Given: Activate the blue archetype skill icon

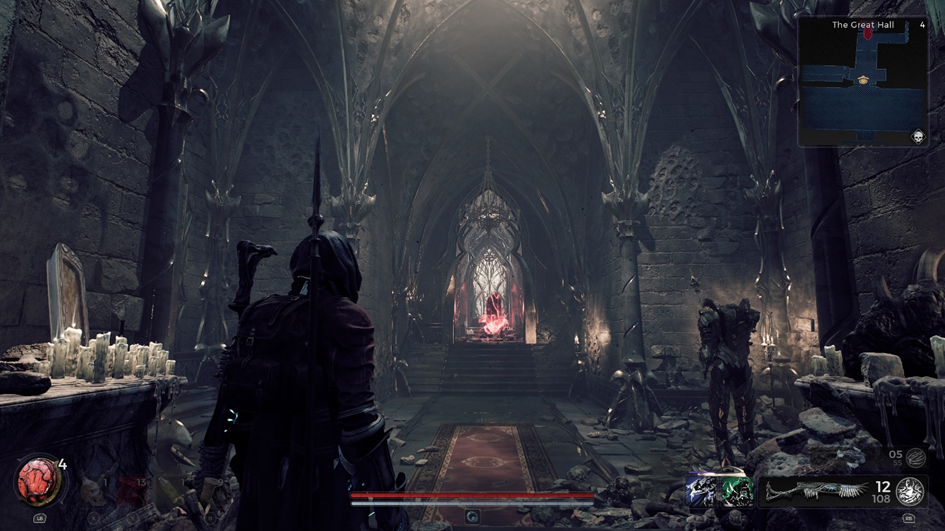Looking at the screenshot, I should (x=702, y=491).
